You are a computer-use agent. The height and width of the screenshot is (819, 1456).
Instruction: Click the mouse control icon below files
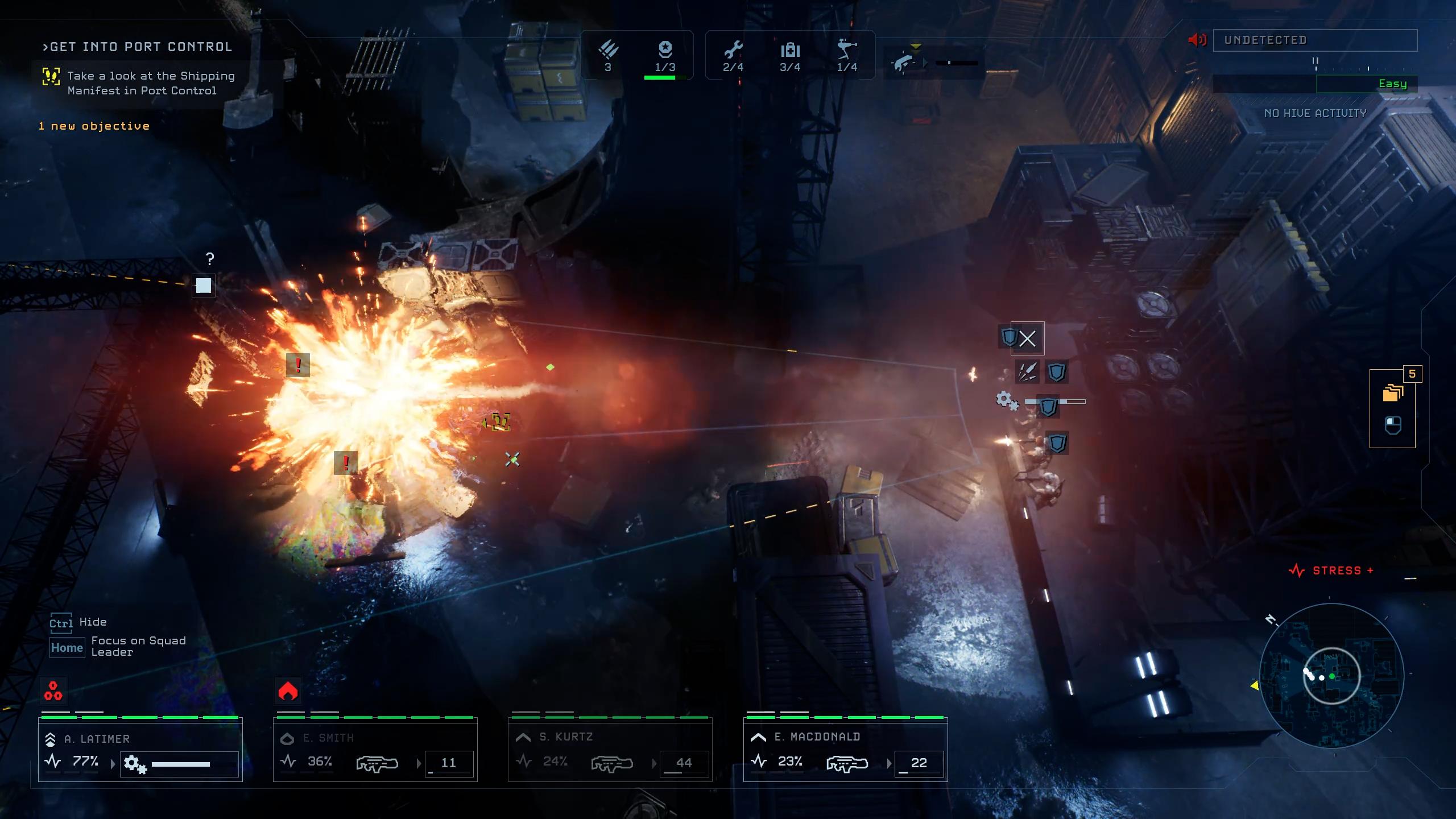(x=1392, y=425)
